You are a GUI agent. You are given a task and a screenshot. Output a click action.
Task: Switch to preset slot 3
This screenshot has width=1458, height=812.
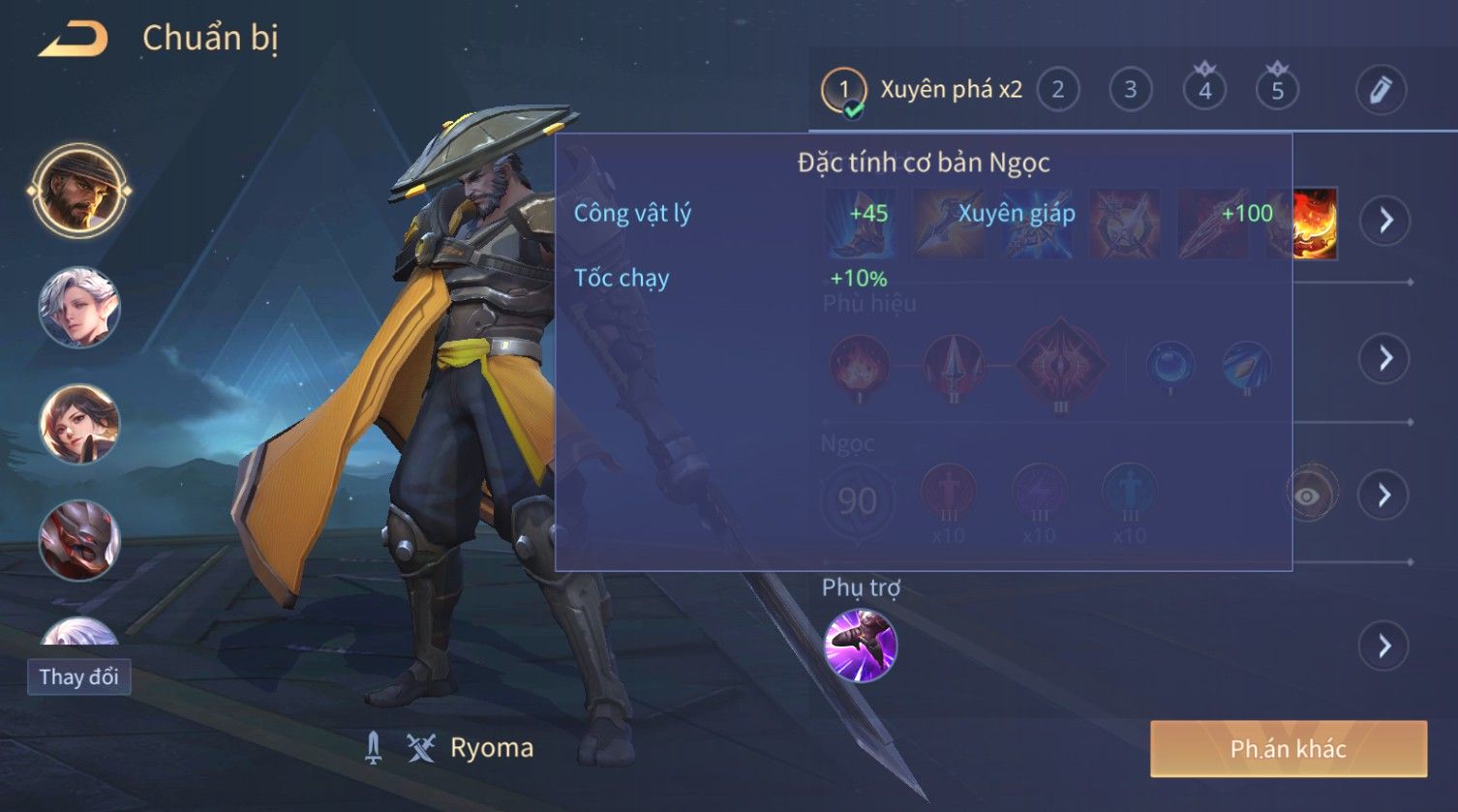pos(1130,90)
